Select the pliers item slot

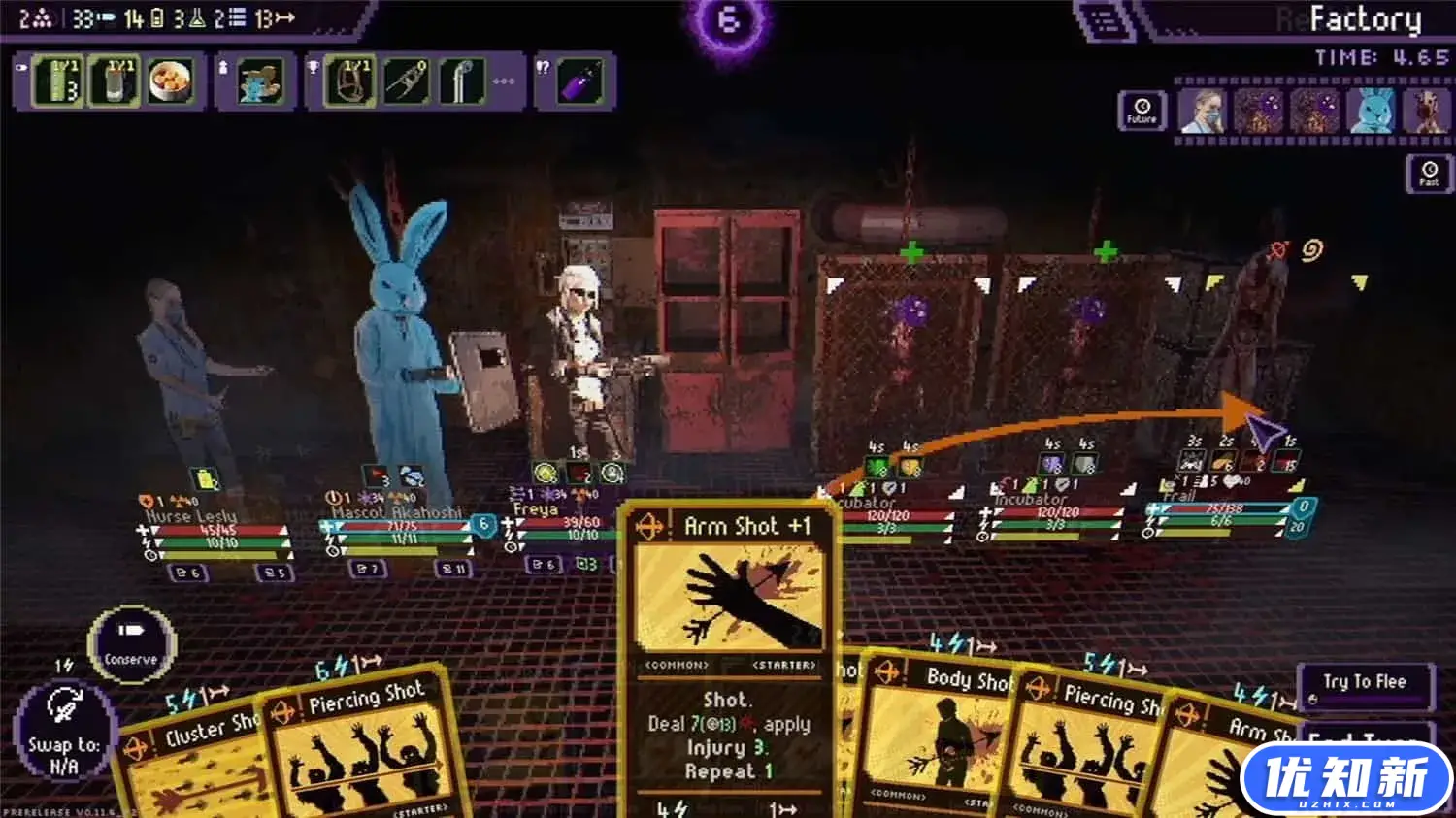tap(406, 81)
